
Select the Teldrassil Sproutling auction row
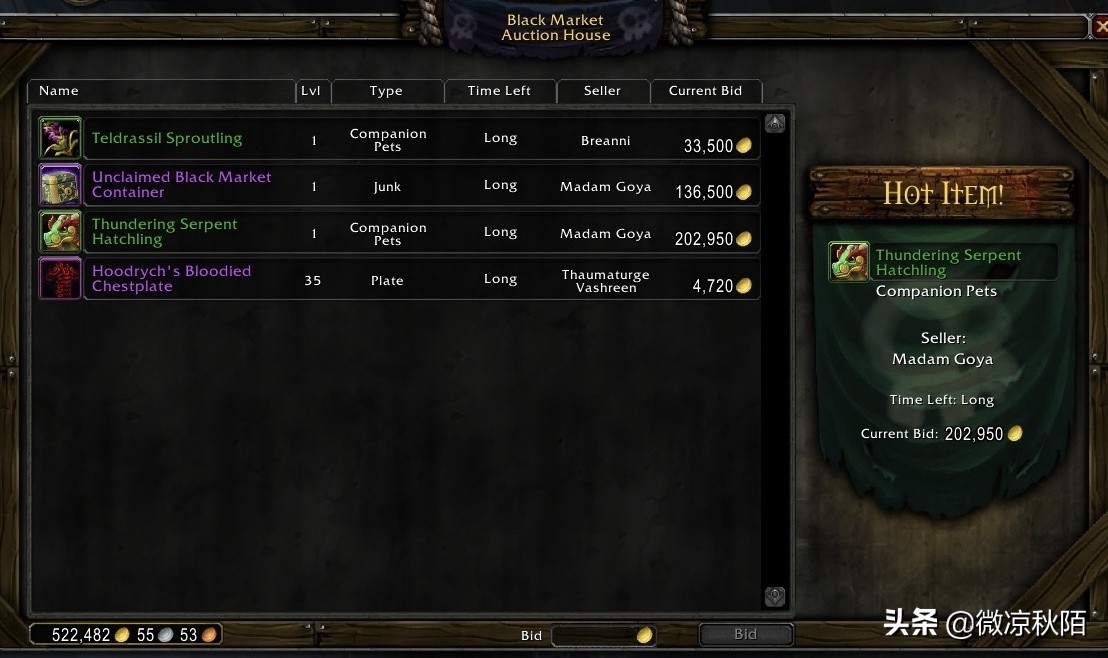pyautogui.click(x=420, y=139)
